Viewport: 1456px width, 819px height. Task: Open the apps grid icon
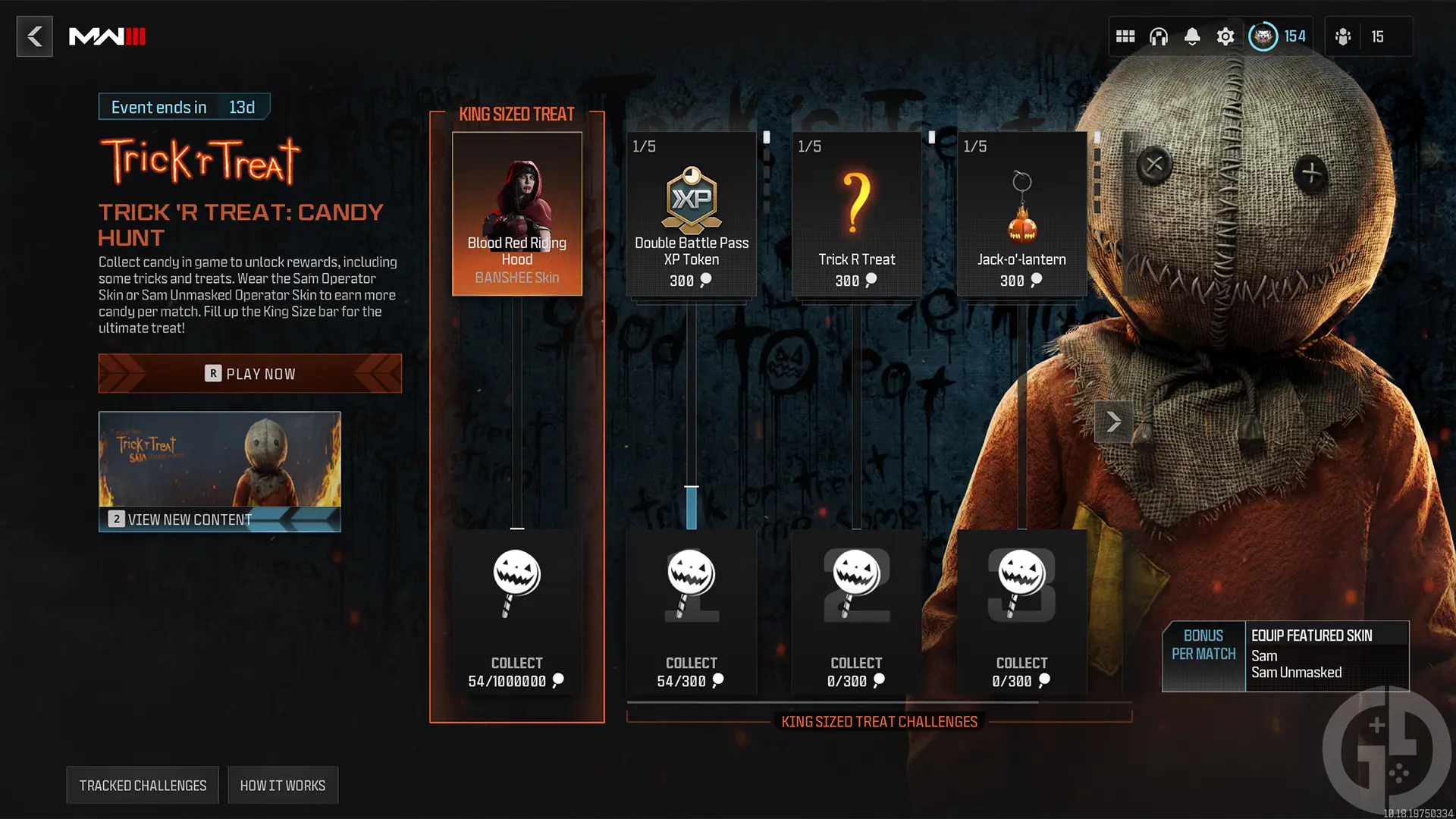pos(1125,36)
